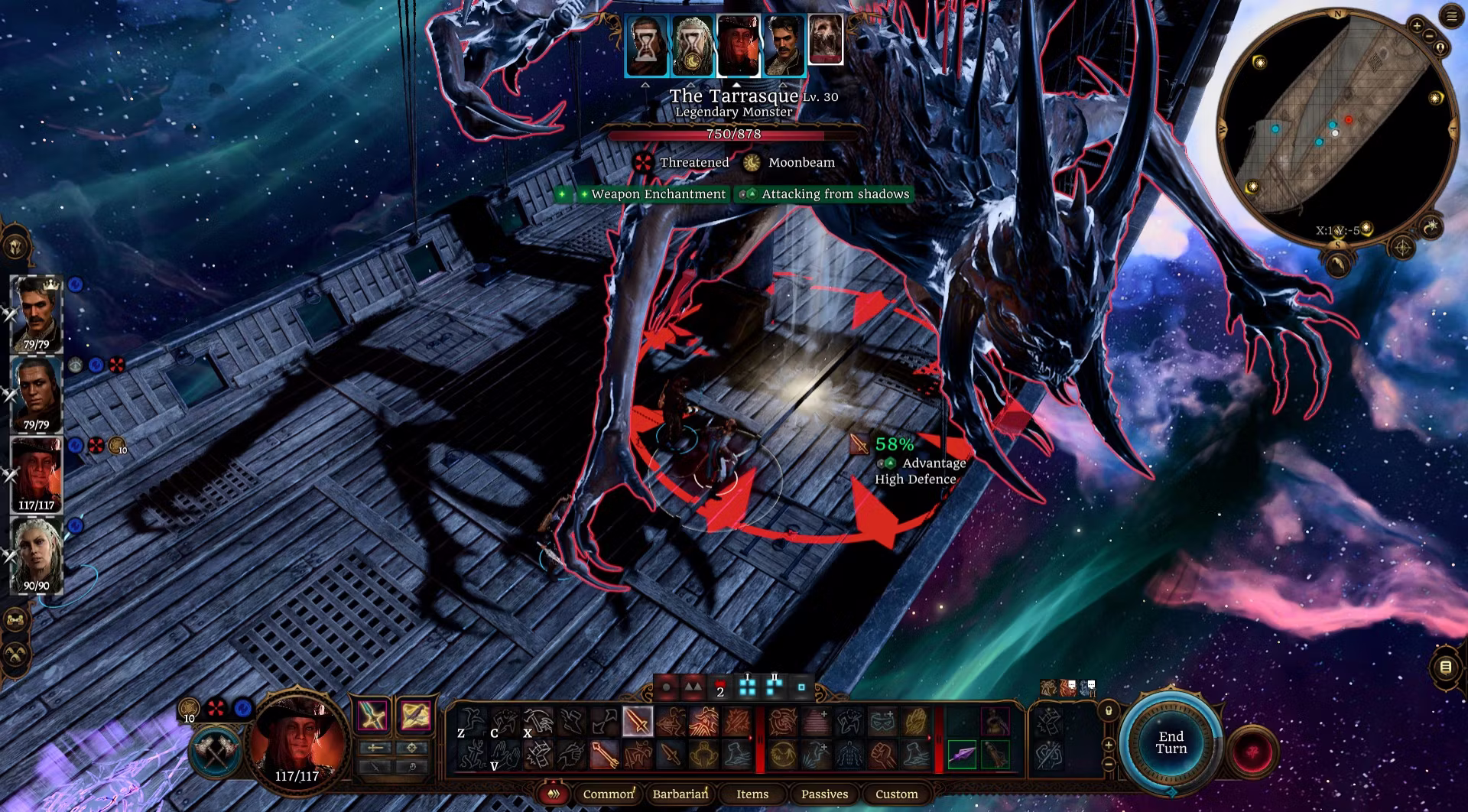Screen dimensions: 1468x812
Task: Toggle the hotbar lock padlock icon
Action: (1109, 711)
